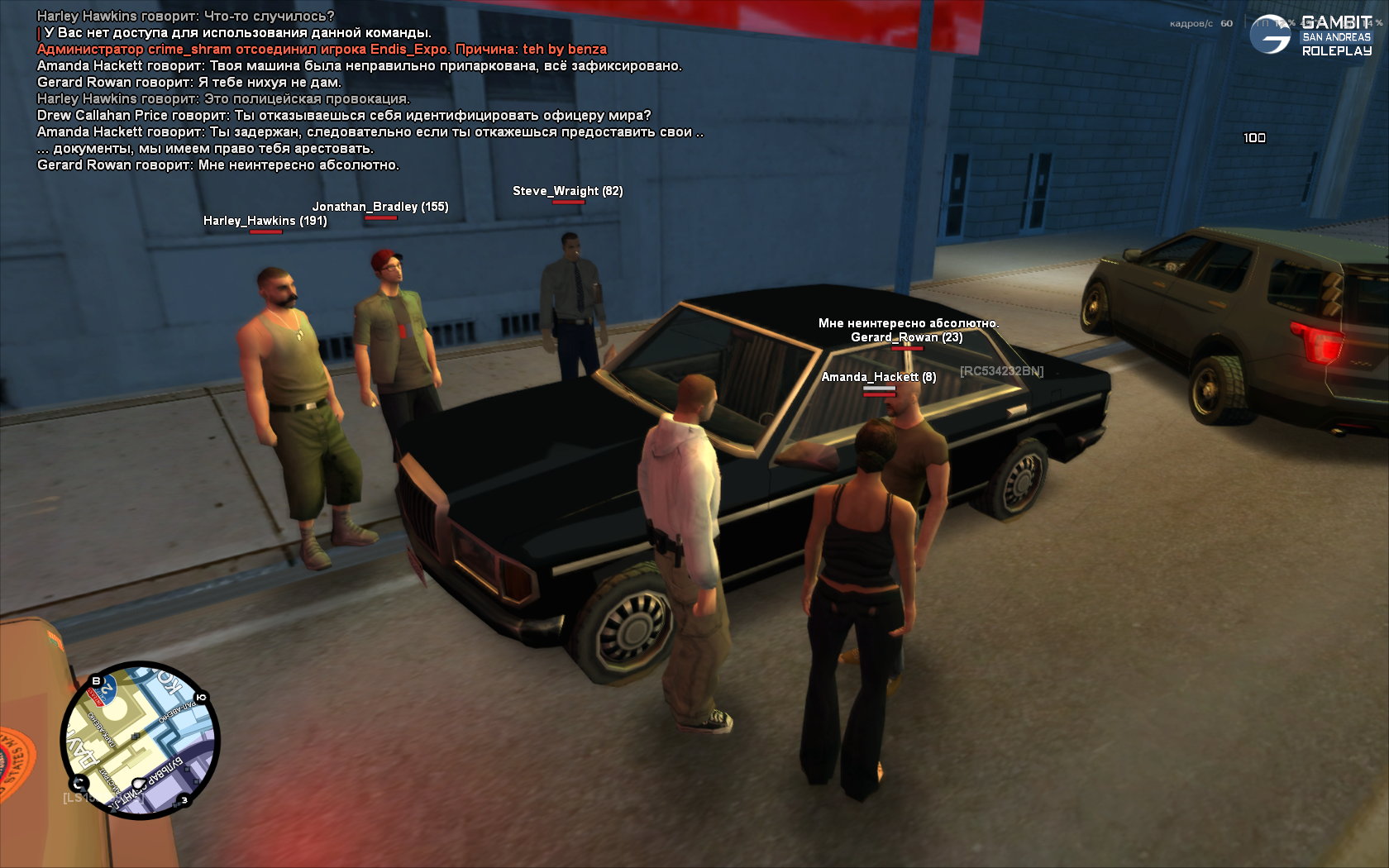Click the Gambit San Andreas Roleplay logo
The height and width of the screenshot is (868, 1389).
coord(1311,36)
